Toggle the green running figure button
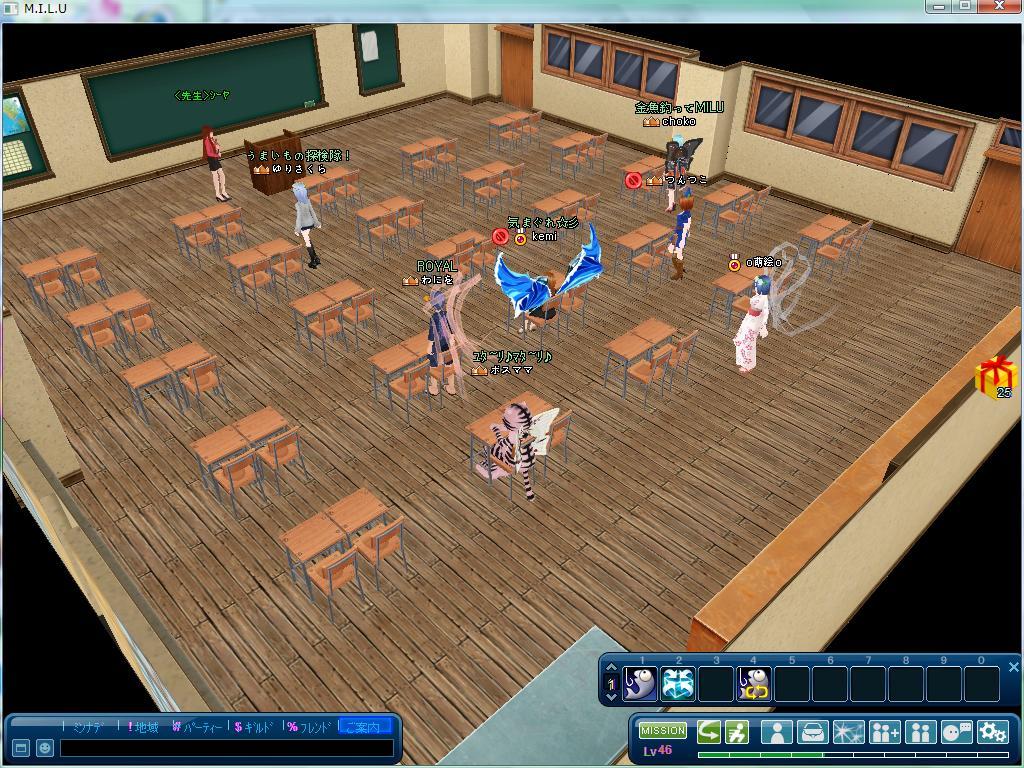Viewport: 1024px width, 768px height. 737,732
